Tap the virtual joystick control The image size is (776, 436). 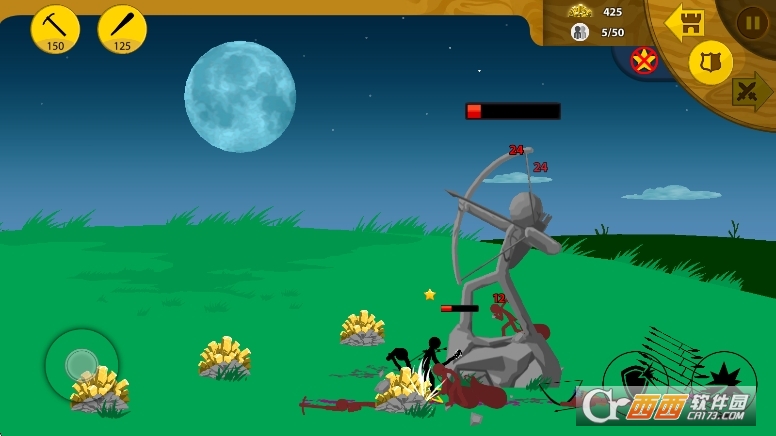coord(82,365)
